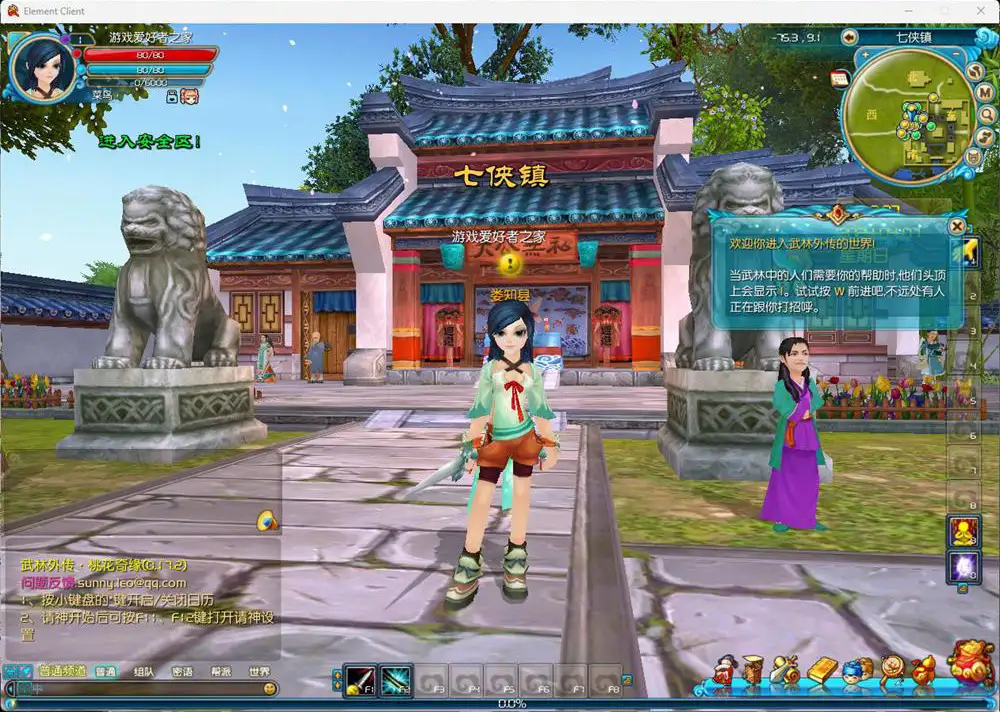Open the sword and scroll menu icon
The image size is (1000, 712).
tap(786, 670)
